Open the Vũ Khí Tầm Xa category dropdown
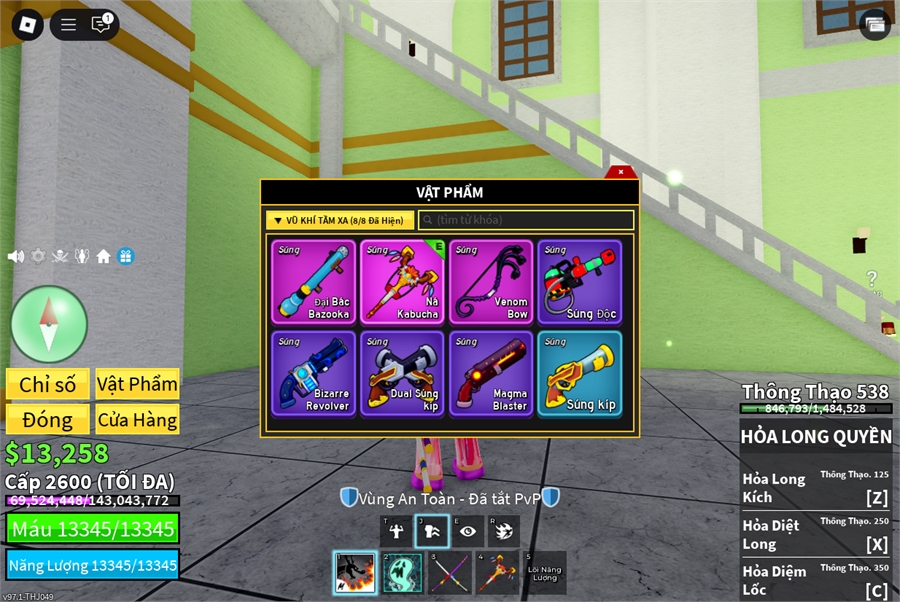This screenshot has width=900, height=602. (340, 220)
